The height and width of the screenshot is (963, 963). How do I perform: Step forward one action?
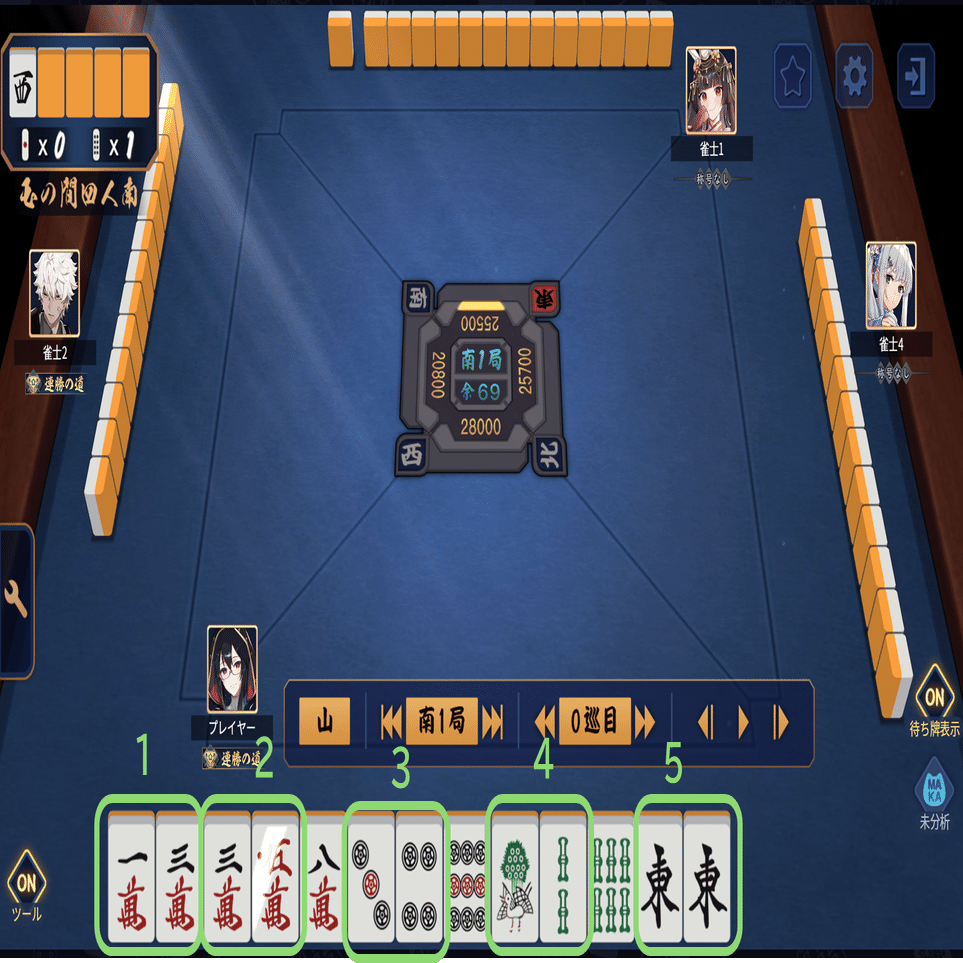[780, 722]
